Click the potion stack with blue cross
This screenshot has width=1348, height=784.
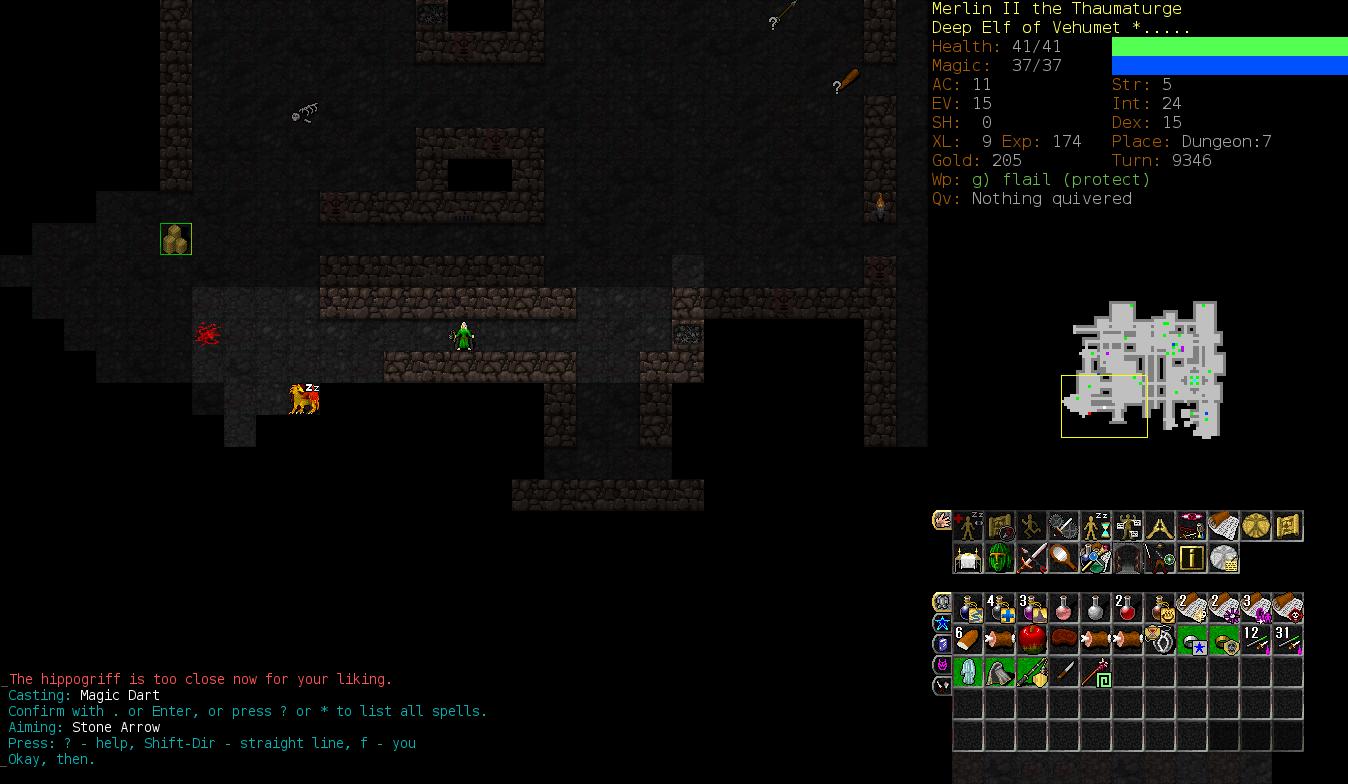pyautogui.click(x=1000, y=608)
